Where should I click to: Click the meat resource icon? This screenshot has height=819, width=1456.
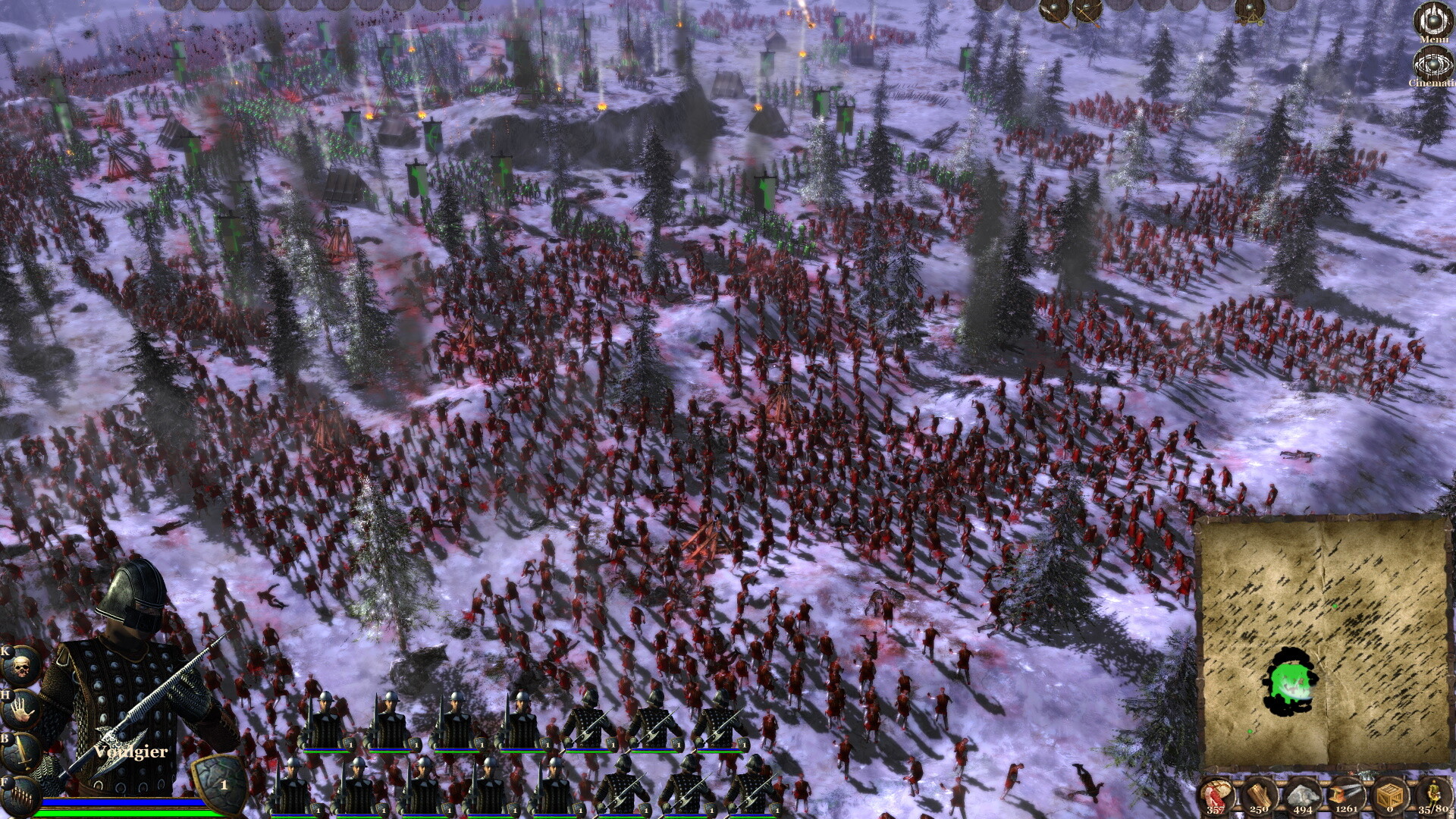tap(1217, 795)
